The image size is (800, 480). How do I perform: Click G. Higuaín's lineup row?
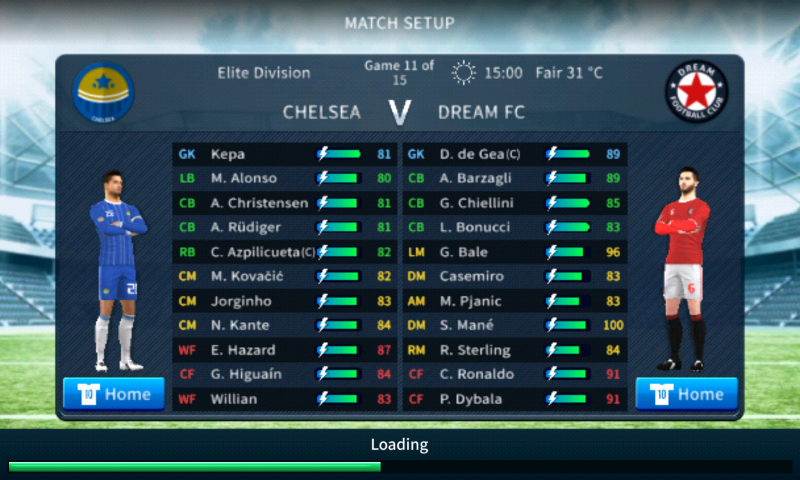[285, 374]
